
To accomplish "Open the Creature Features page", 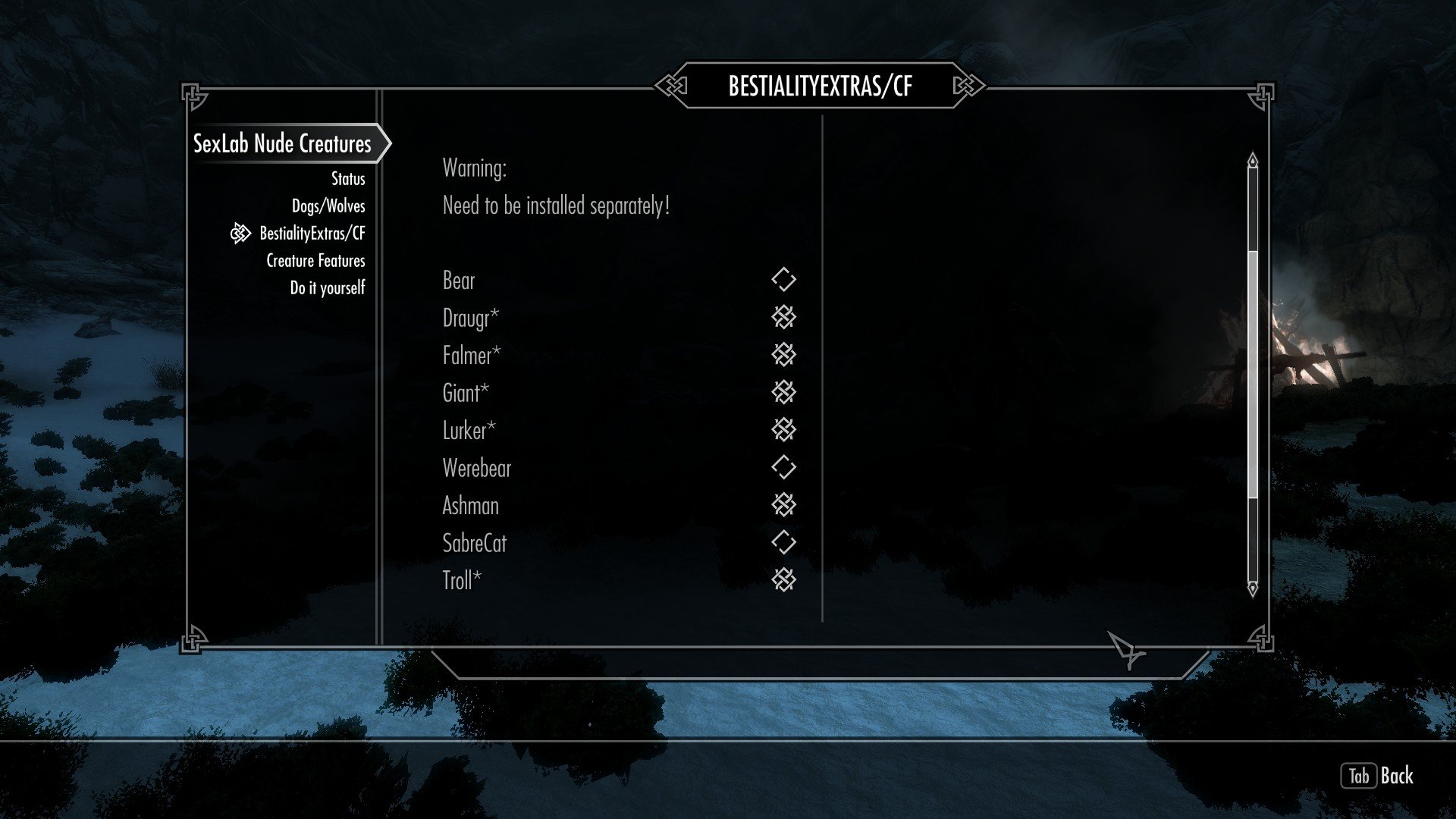I will (315, 261).
